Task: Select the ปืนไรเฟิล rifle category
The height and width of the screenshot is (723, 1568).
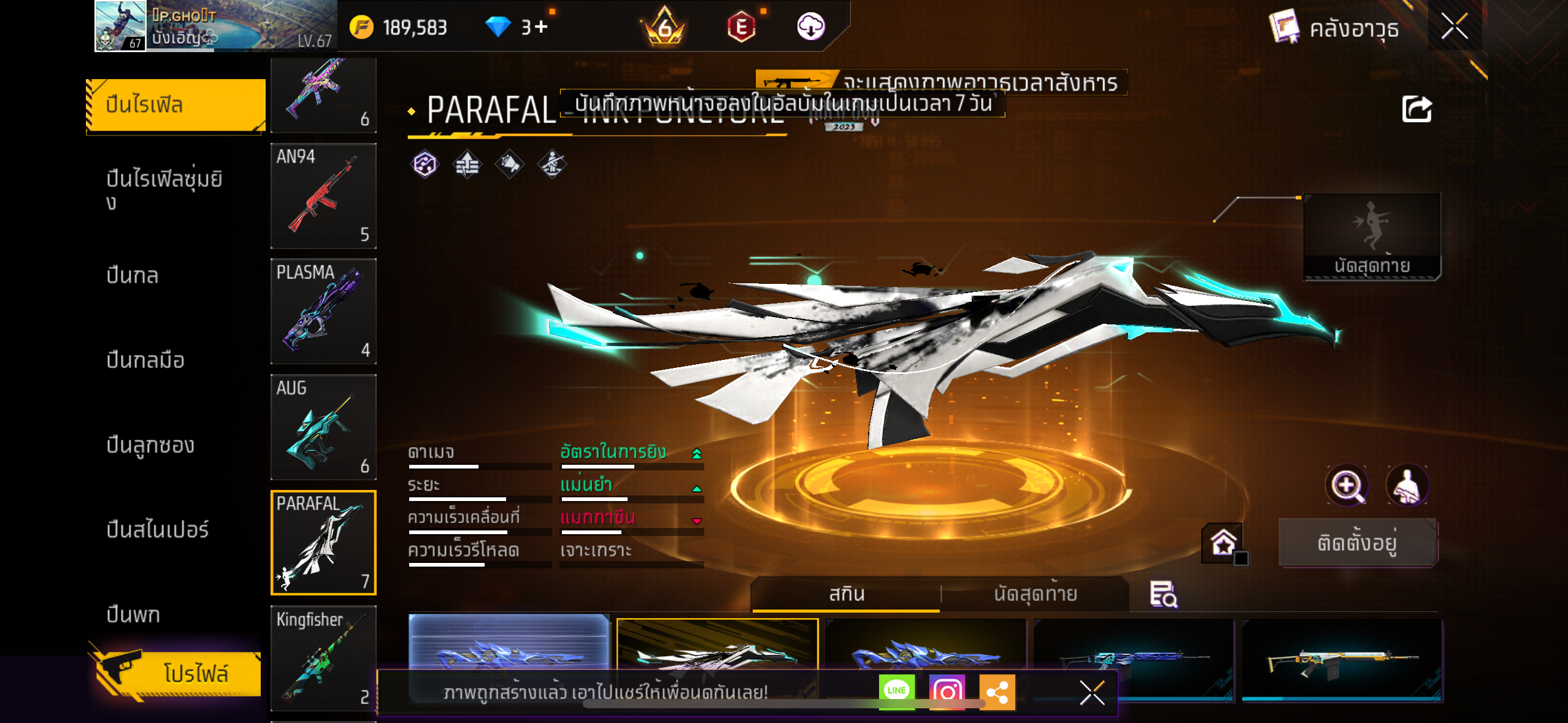Action: pos(175,105)
